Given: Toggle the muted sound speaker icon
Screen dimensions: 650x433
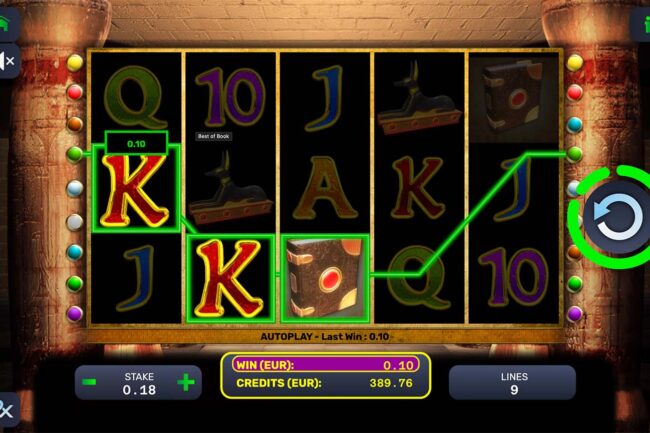Looking at the screenshot, I should [x=6, y=61].
